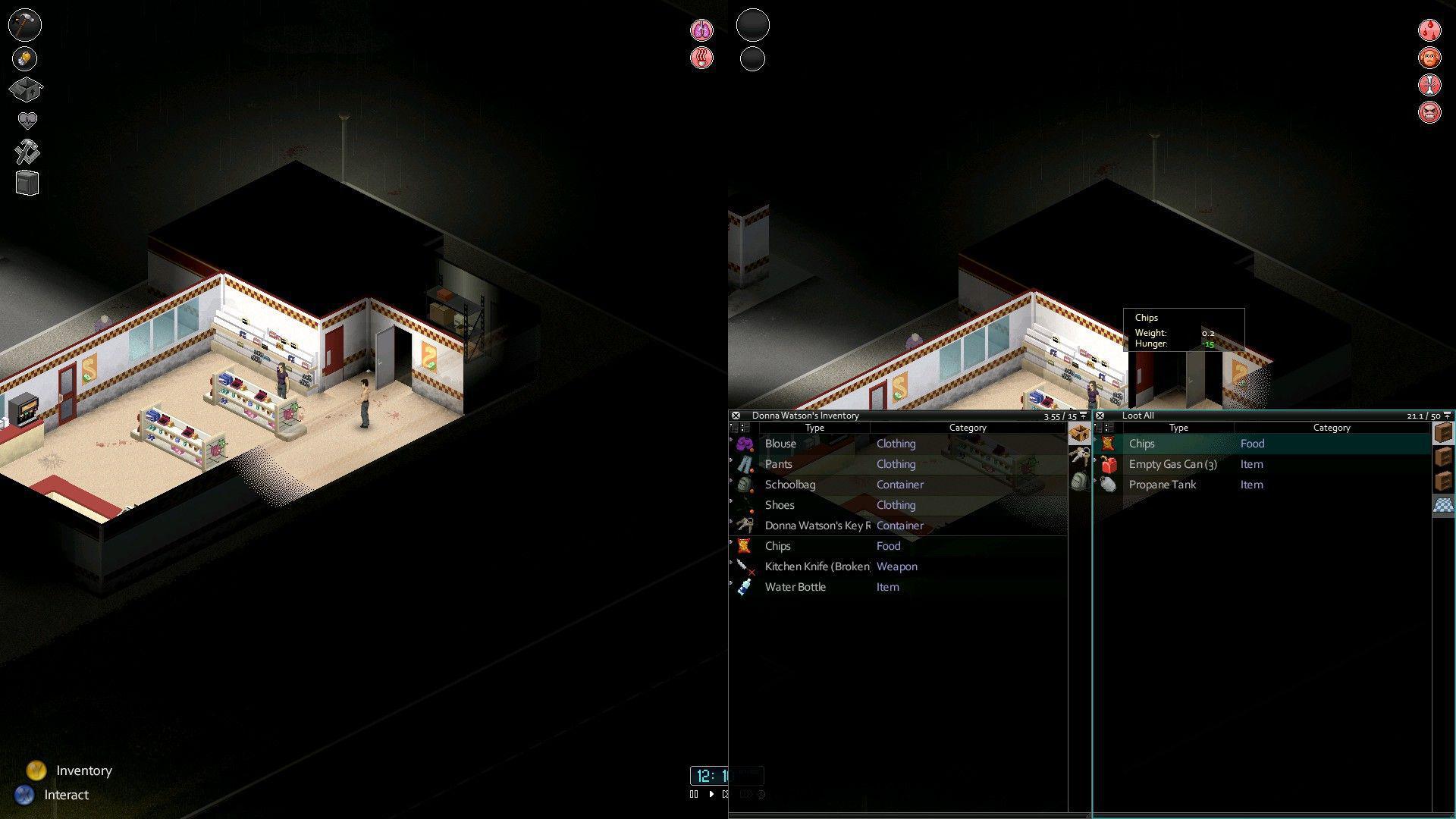Image resolution: width=1456 pixels, height=819 pixels.
Task: Open the crafting menu hammer icon
Action: tap(25, 25)
